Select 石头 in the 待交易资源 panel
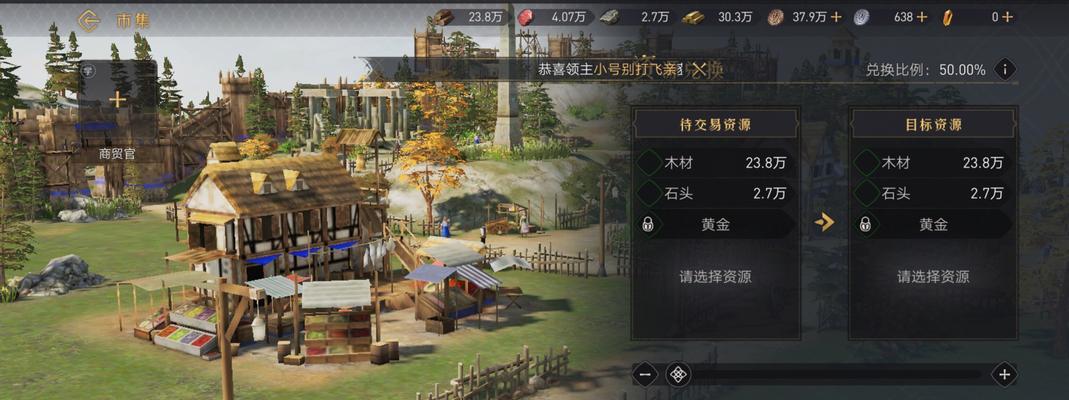1069x400 pixels. click(x=716, y=193)
